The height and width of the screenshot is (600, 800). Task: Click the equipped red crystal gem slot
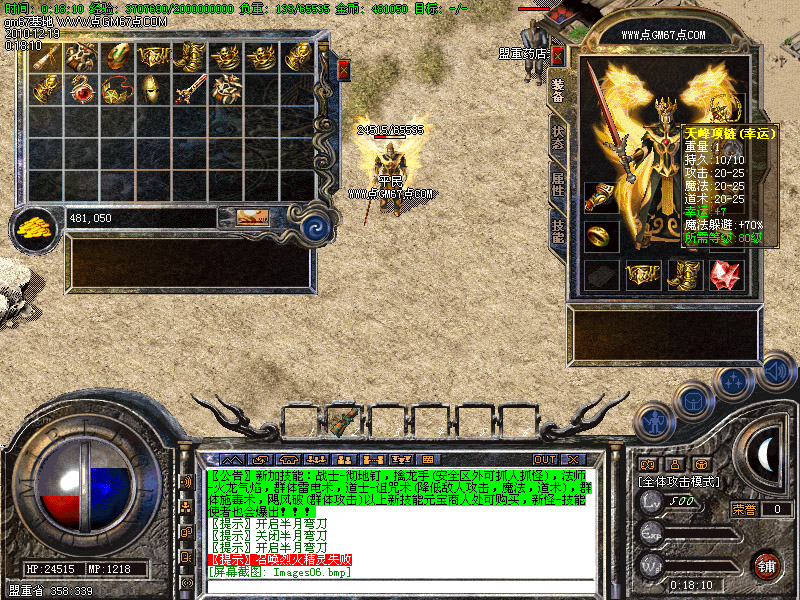point(724,274)
